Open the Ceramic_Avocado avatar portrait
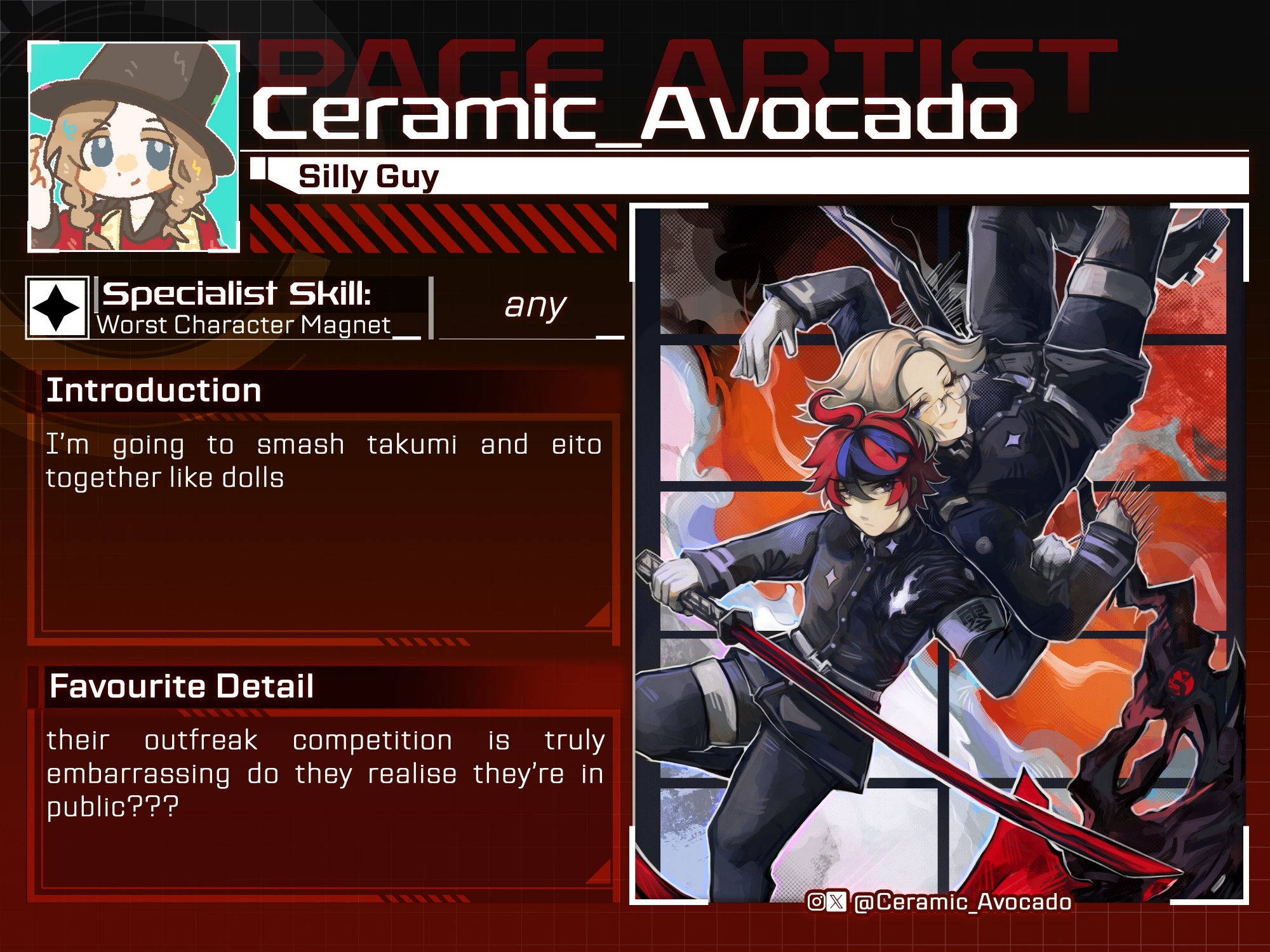The image size is (1270, 952). (134, 147)
